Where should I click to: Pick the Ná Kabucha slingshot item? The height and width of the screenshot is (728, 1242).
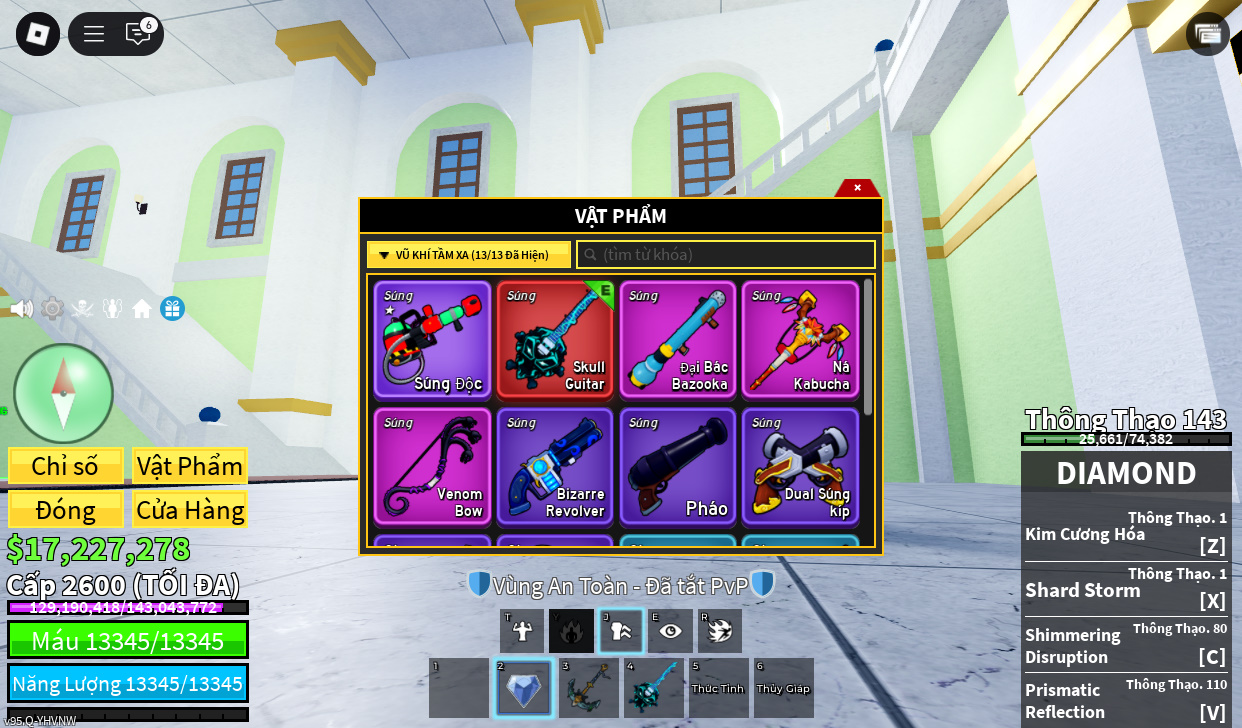[800, 339]
